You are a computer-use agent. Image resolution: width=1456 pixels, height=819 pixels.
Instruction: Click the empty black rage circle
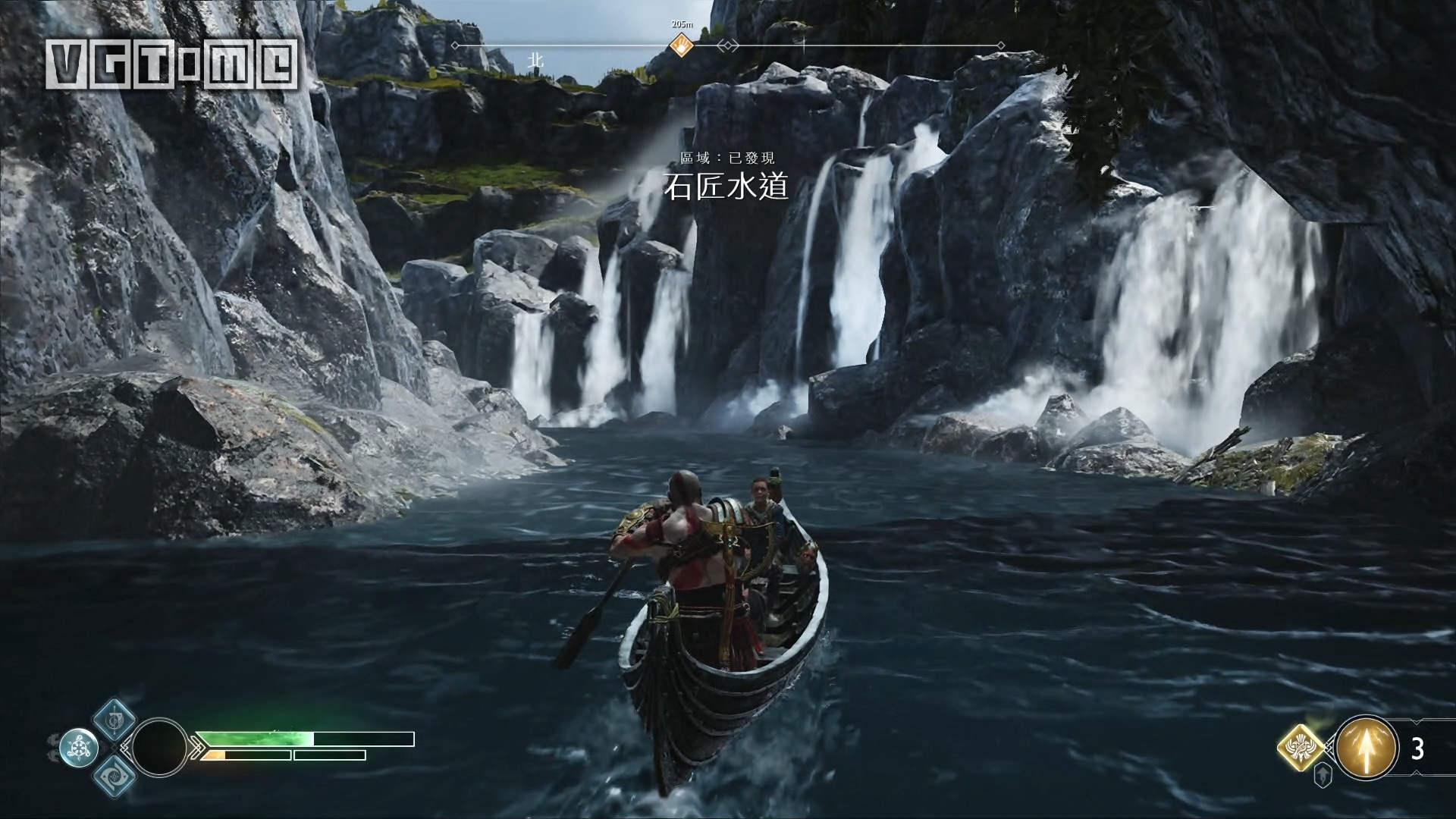coord(159,746)
